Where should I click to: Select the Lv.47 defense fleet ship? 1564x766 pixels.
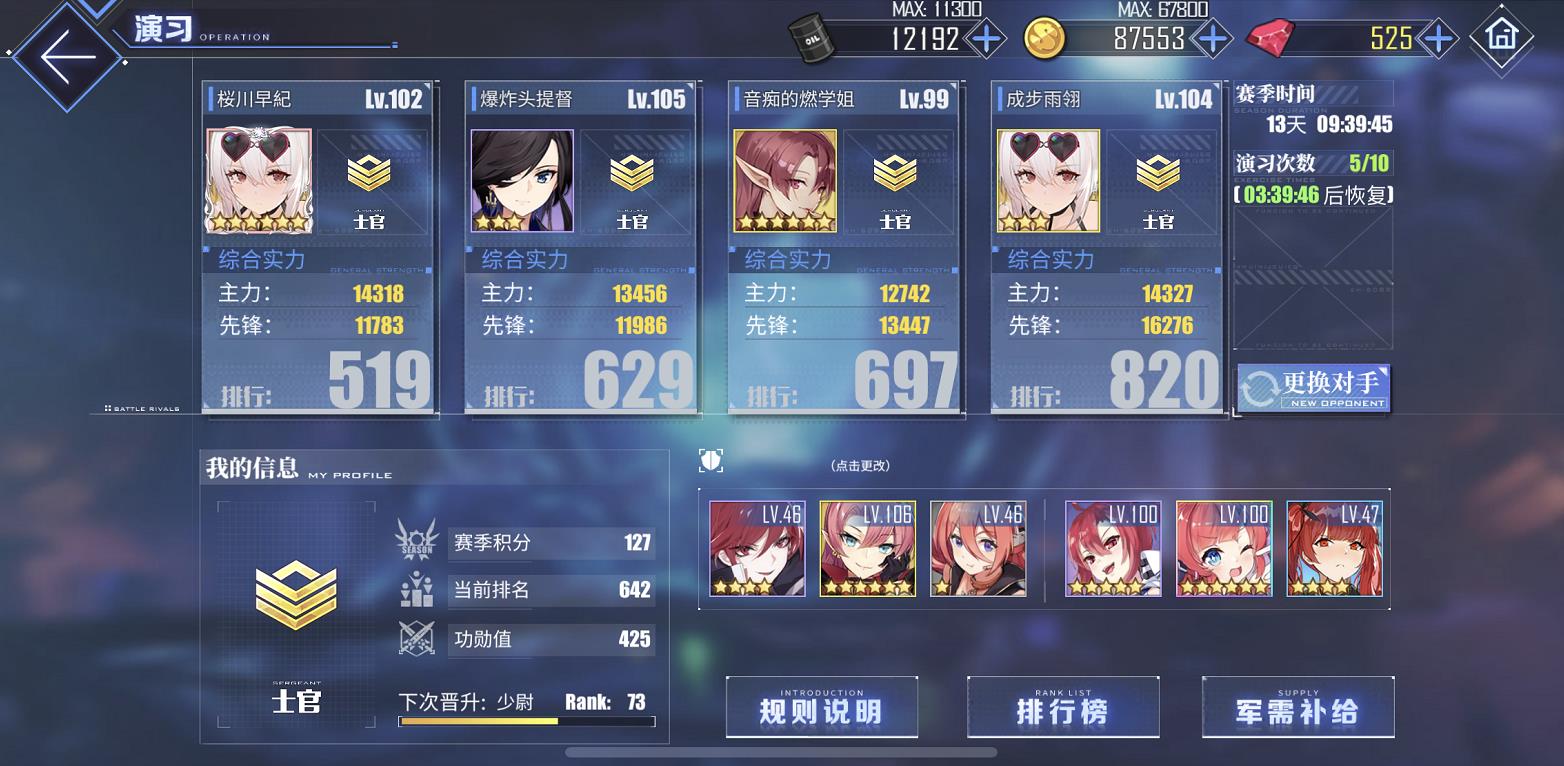click(x=1334, y=549)
